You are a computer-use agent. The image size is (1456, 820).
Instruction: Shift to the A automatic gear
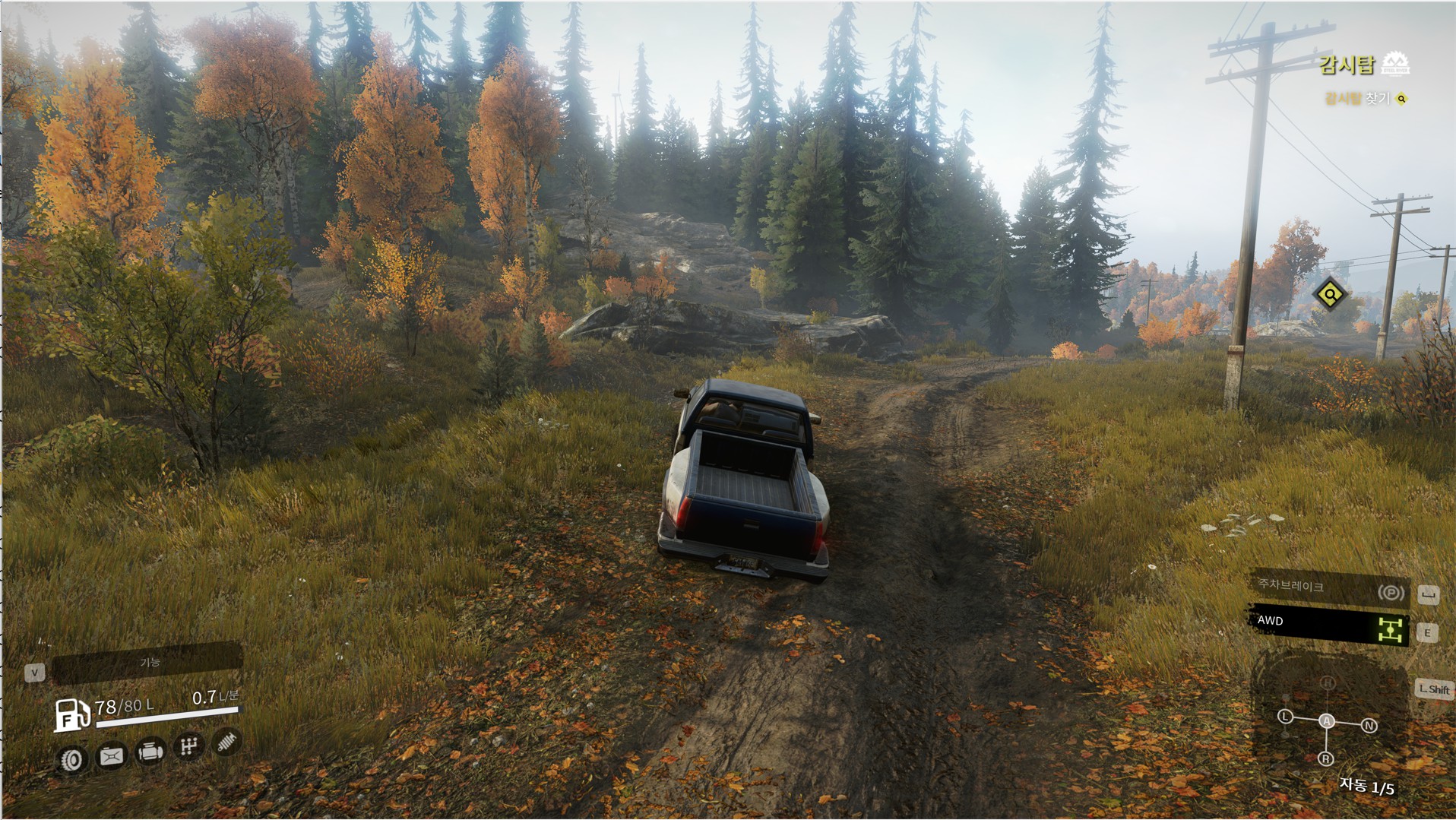tap(1326, 720)
